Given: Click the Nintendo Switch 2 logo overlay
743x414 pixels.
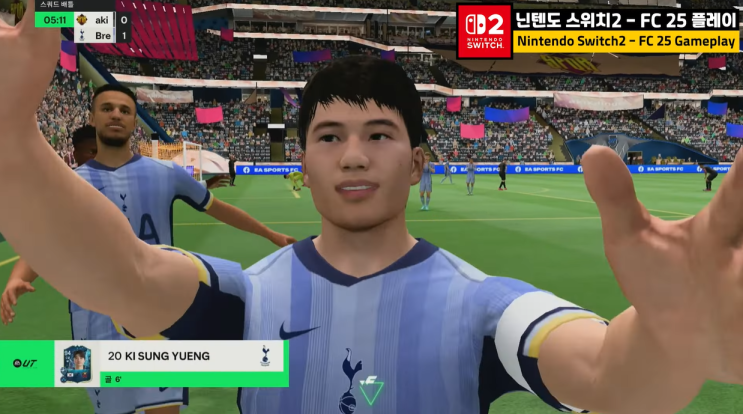Looking at the screenshot, I should click(x=484, y=30).
